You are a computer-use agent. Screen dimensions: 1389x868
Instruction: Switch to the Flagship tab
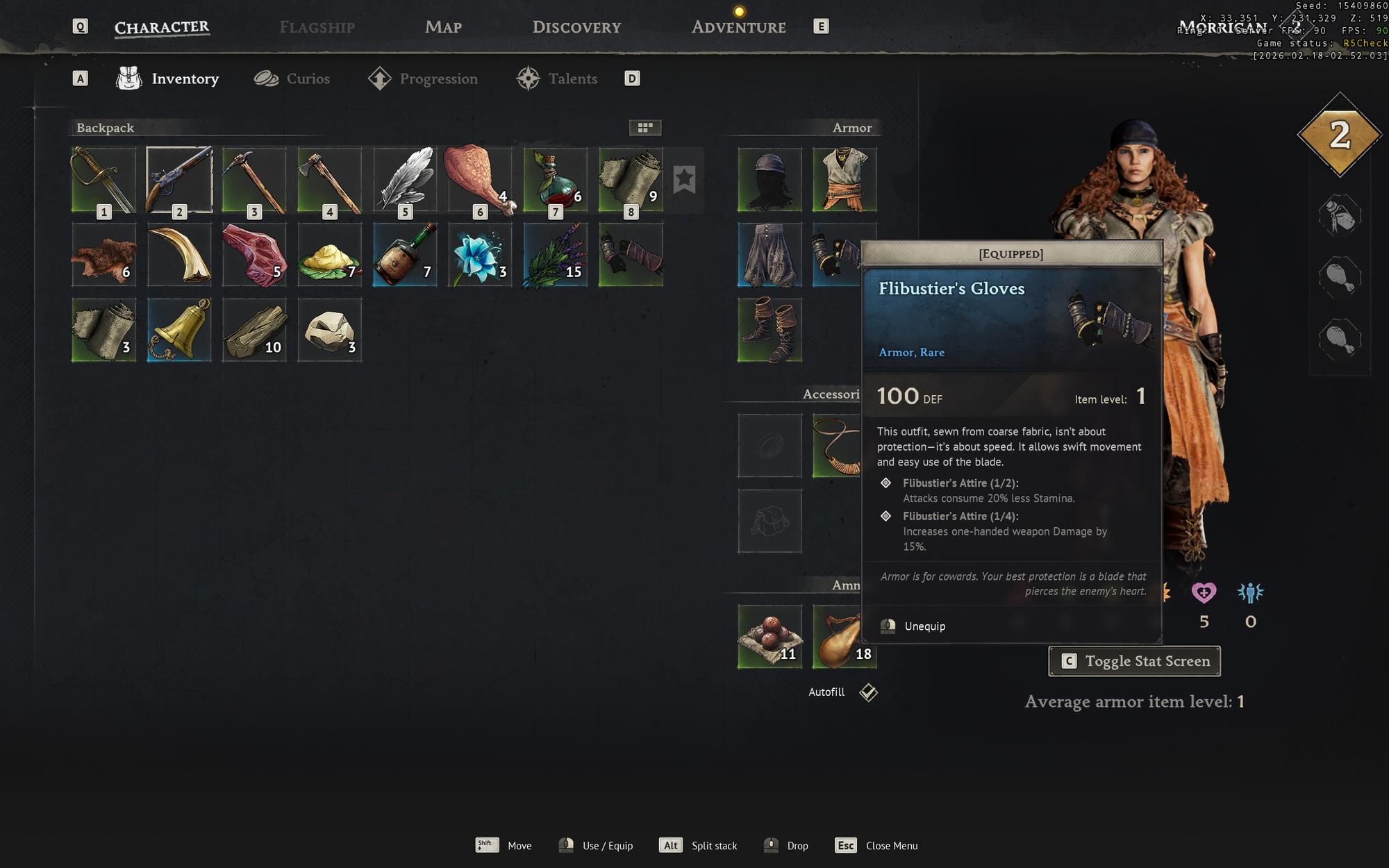coord(317,27)
